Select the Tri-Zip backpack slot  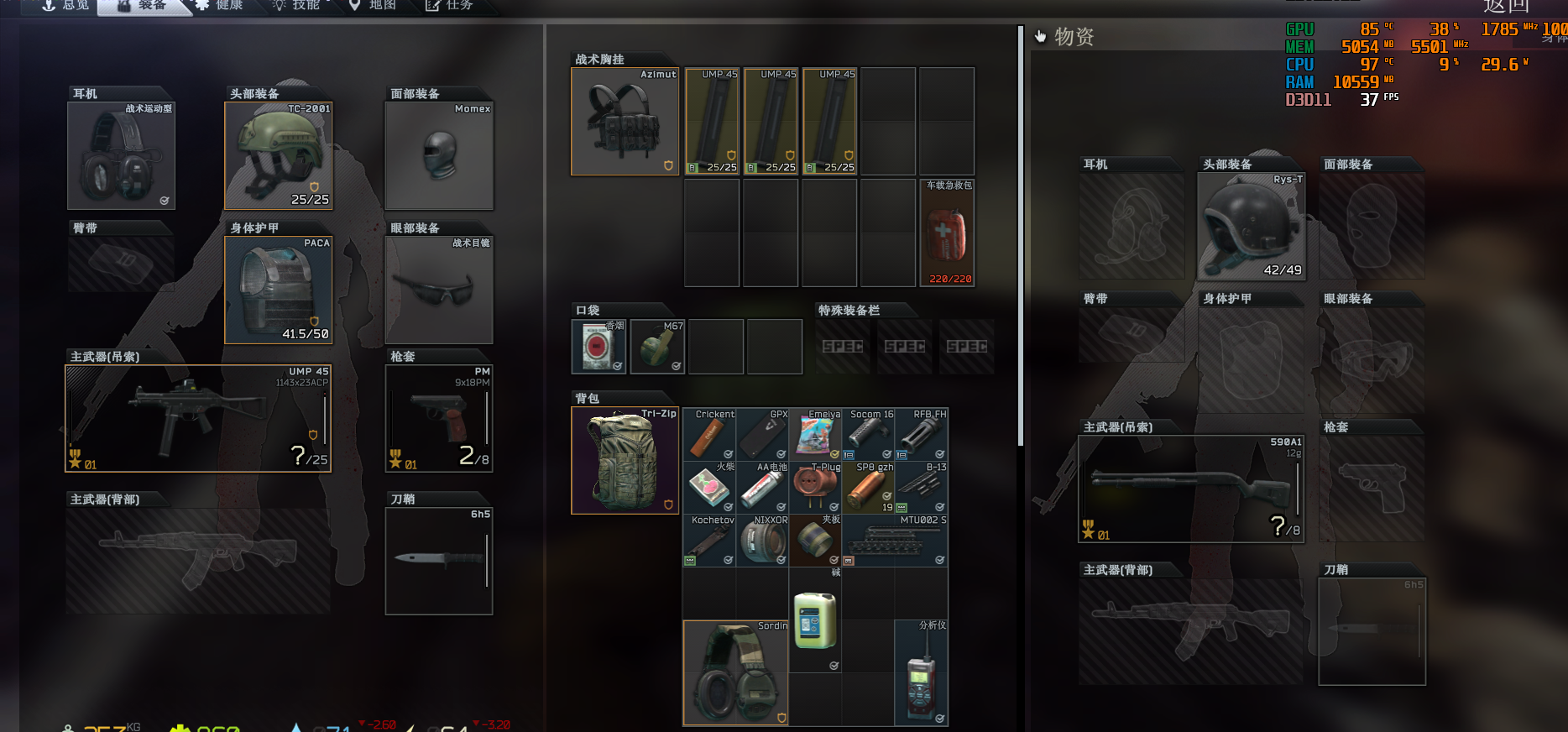tap(625, 460)
